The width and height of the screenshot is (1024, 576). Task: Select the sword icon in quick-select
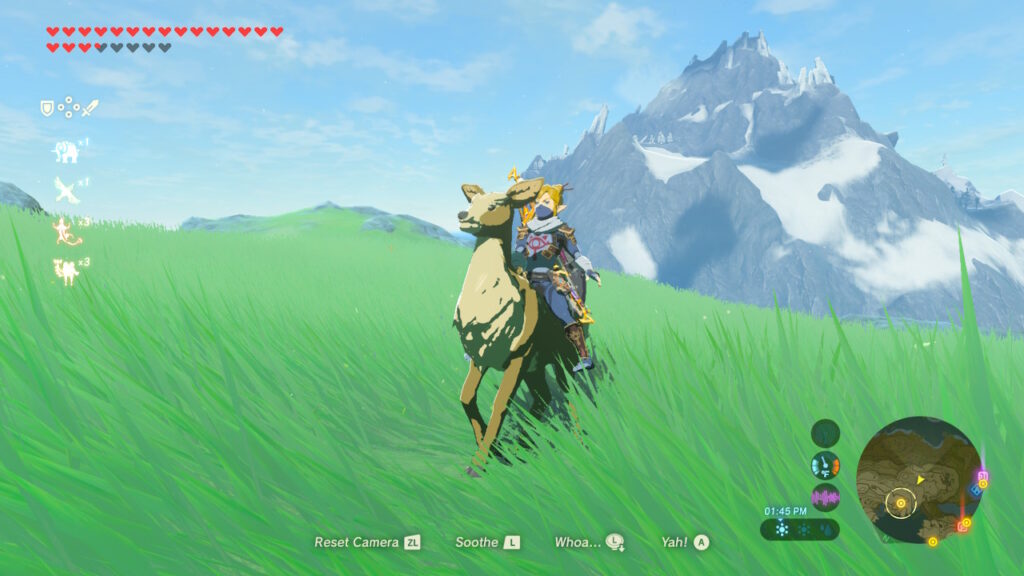(90, 107)
